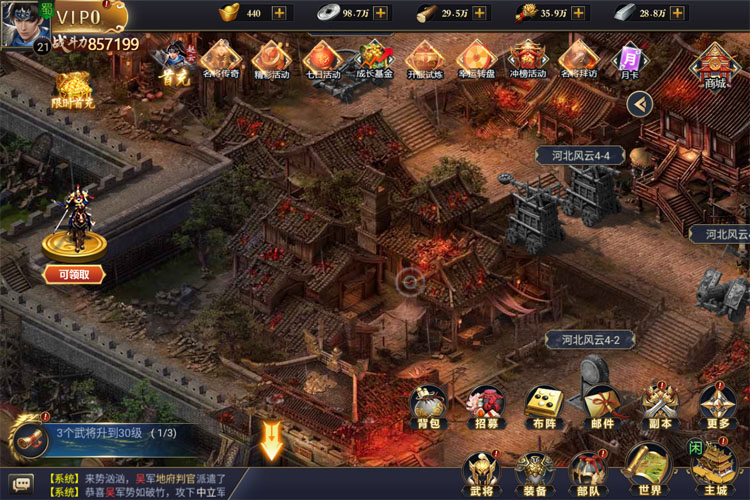Show the 更多 more options
The width and height of the screenshot is (750, 500).
(717, 403)
